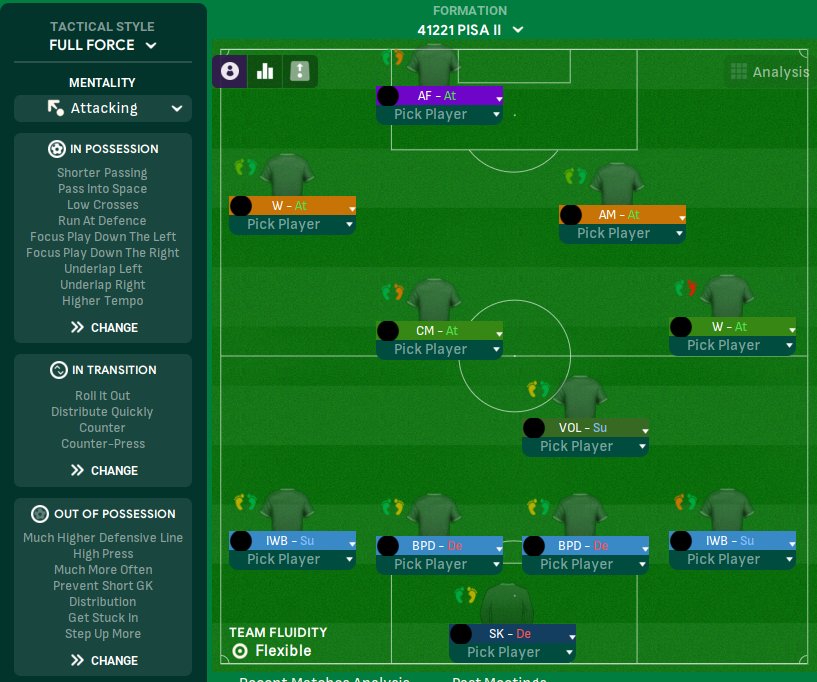The image size is (817, 682).
Task: Change the AF - At striker role
Action: [439, 96]
